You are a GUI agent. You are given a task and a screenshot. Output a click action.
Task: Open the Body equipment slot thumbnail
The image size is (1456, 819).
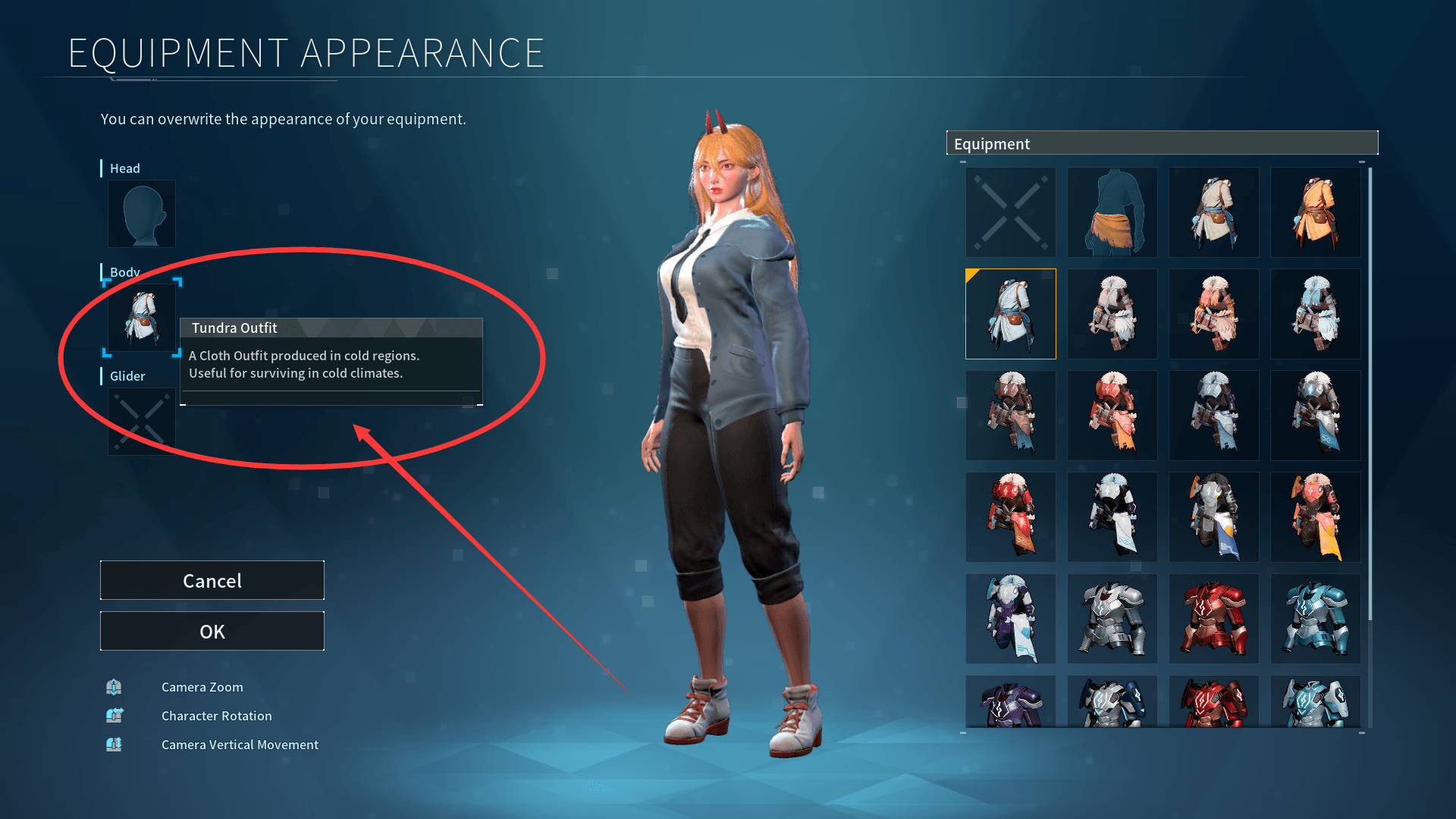[x=141, y=318]
